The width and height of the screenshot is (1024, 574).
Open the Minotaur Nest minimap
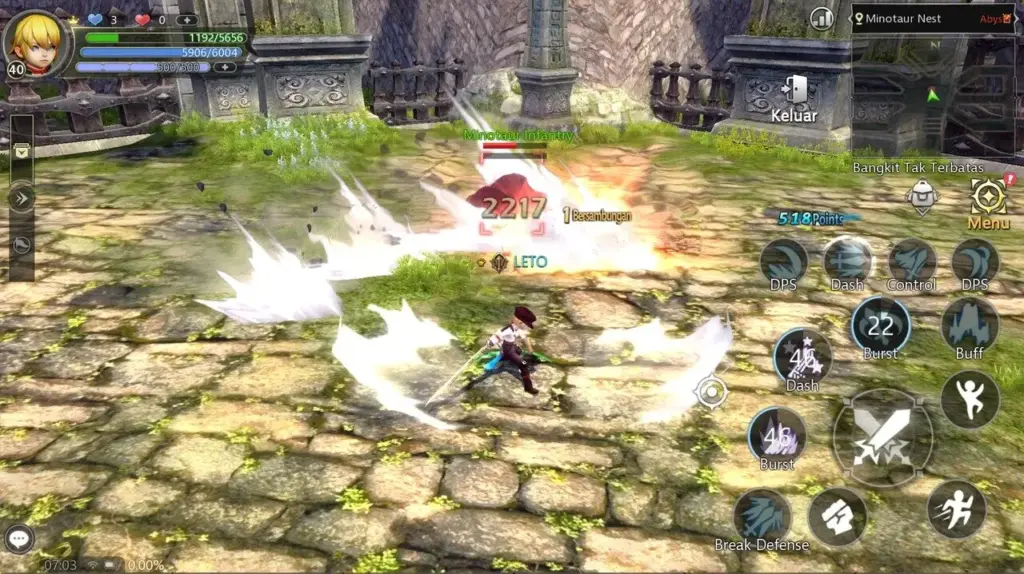click(933, 82)
